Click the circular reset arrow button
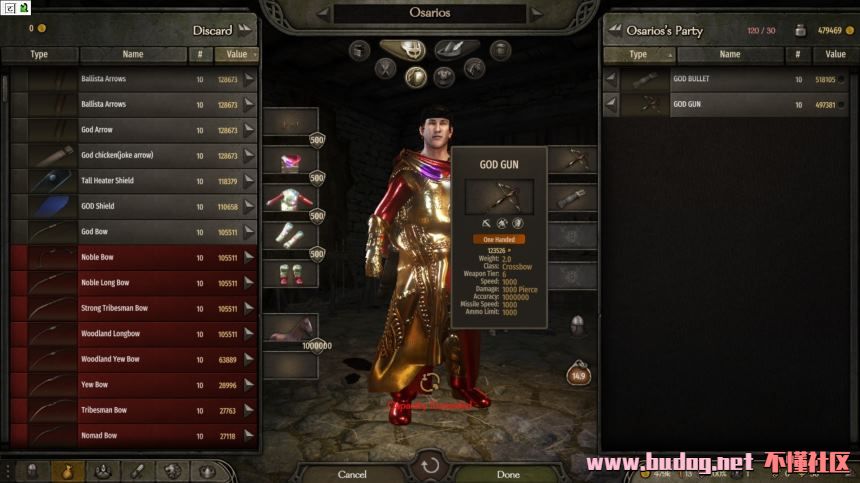The image size is (860, 483). (x=430, y=464)
